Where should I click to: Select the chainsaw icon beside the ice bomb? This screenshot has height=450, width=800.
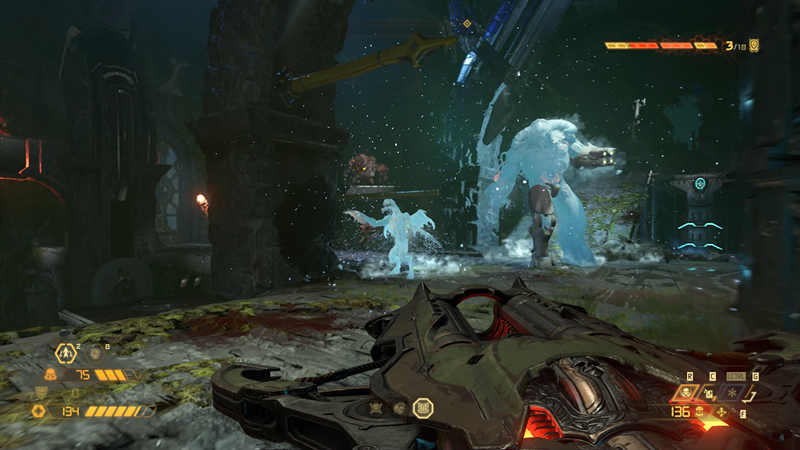coord(754,393)
